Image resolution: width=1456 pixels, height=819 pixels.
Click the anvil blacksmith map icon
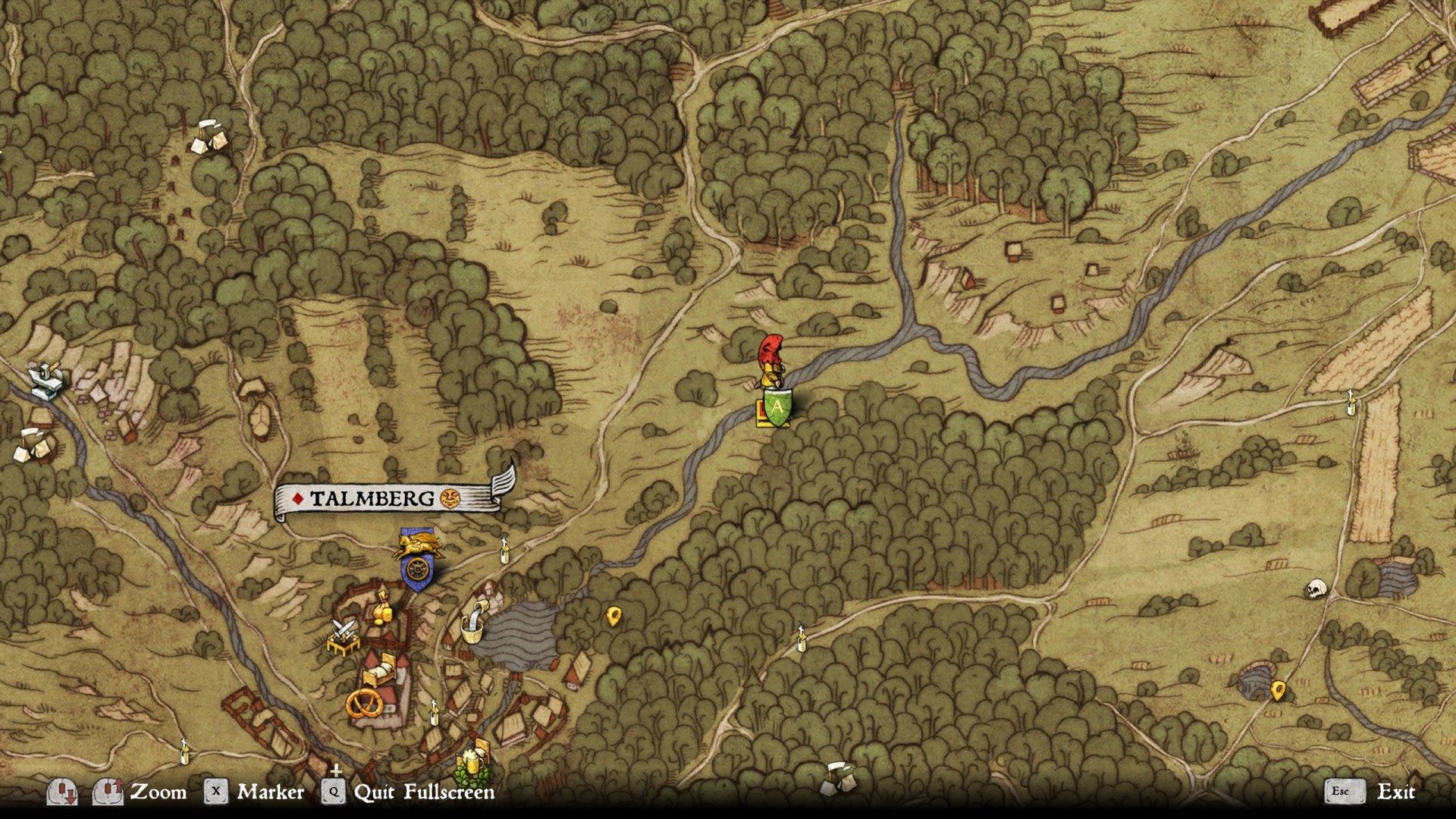coord(47,377)
